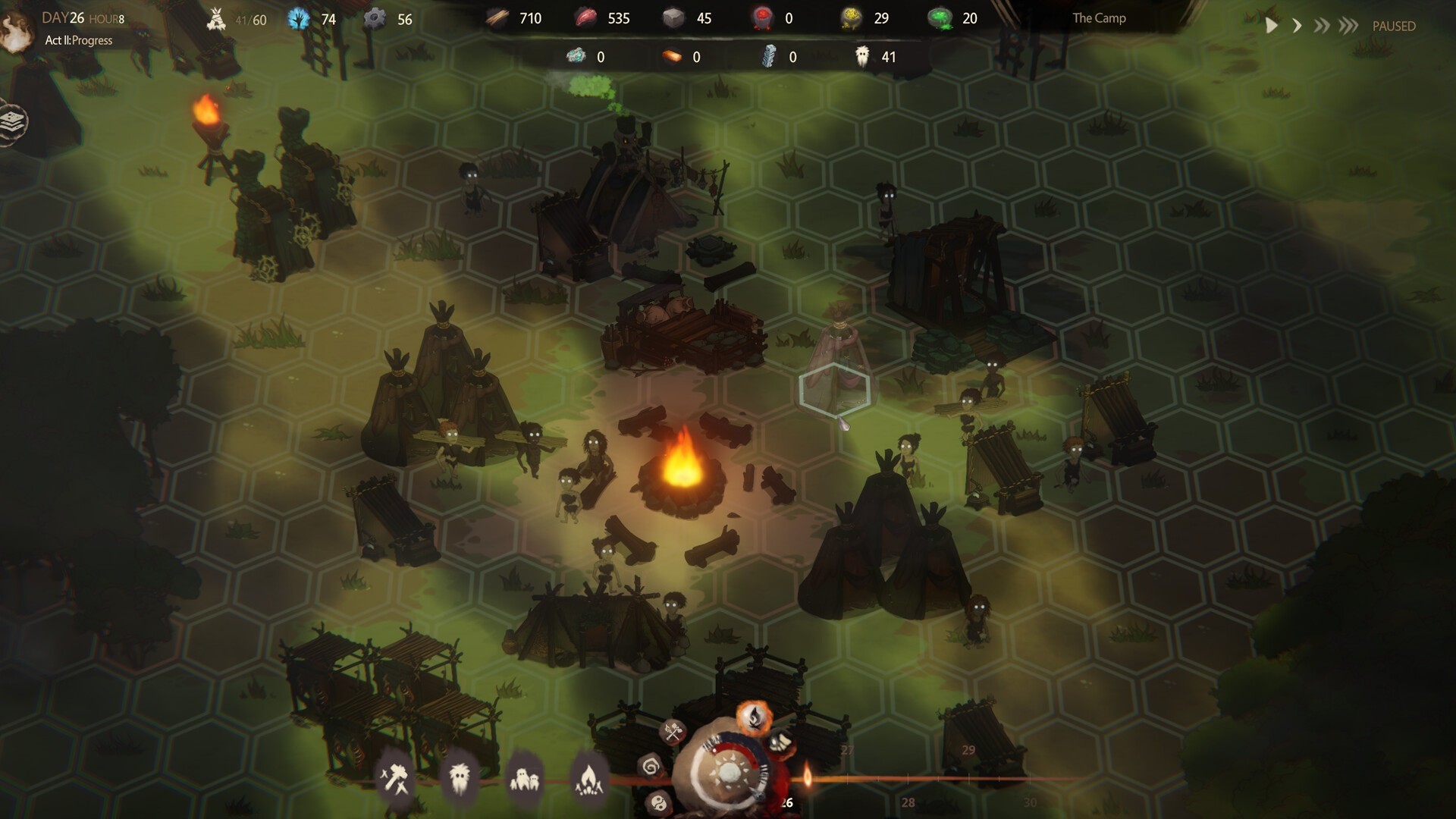This screenshot has width=1456, height=819.
Task: Open the Act II: Progress objective
Action: [79, 40]
